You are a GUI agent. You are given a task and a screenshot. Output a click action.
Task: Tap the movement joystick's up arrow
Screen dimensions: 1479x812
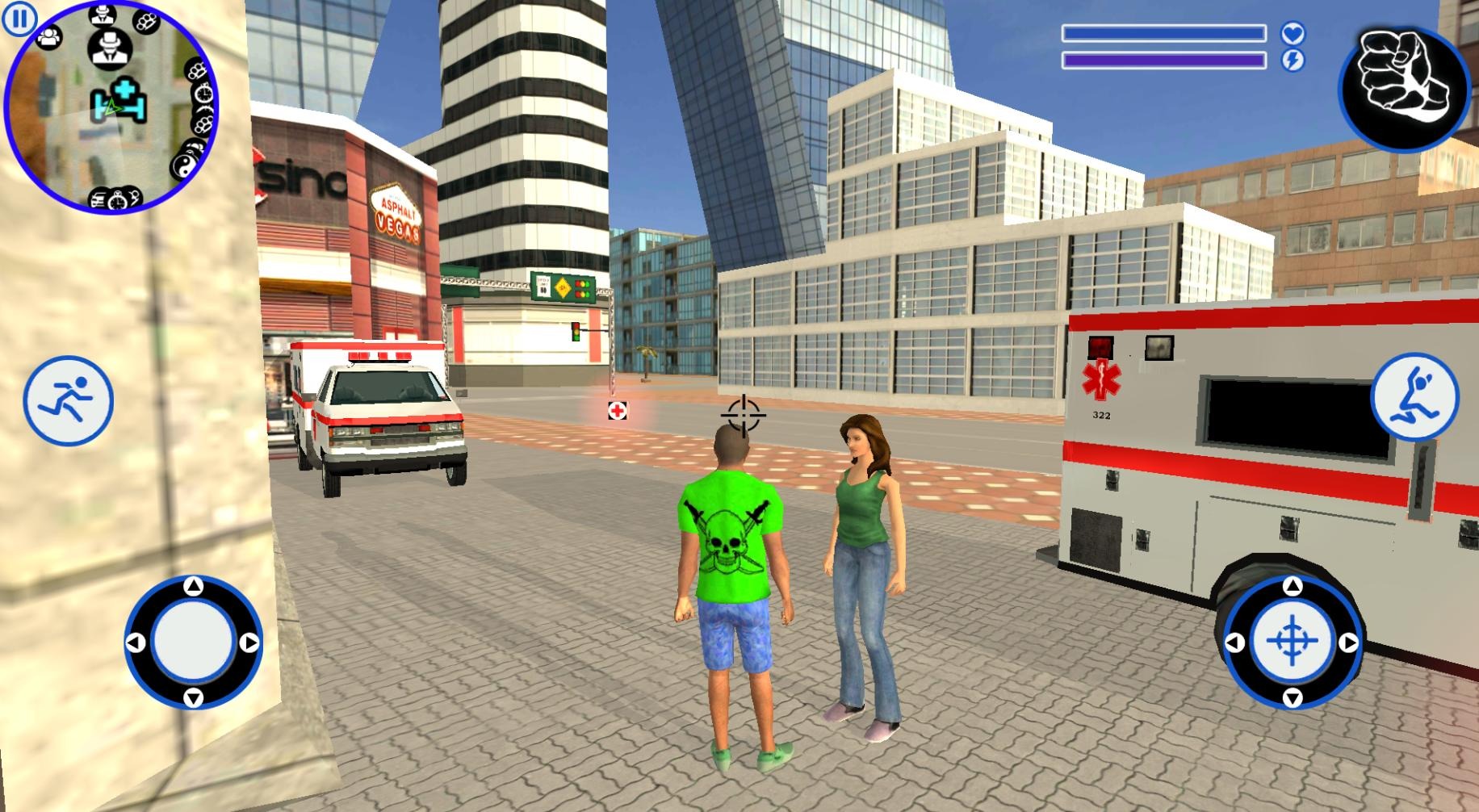coord(193,587)
